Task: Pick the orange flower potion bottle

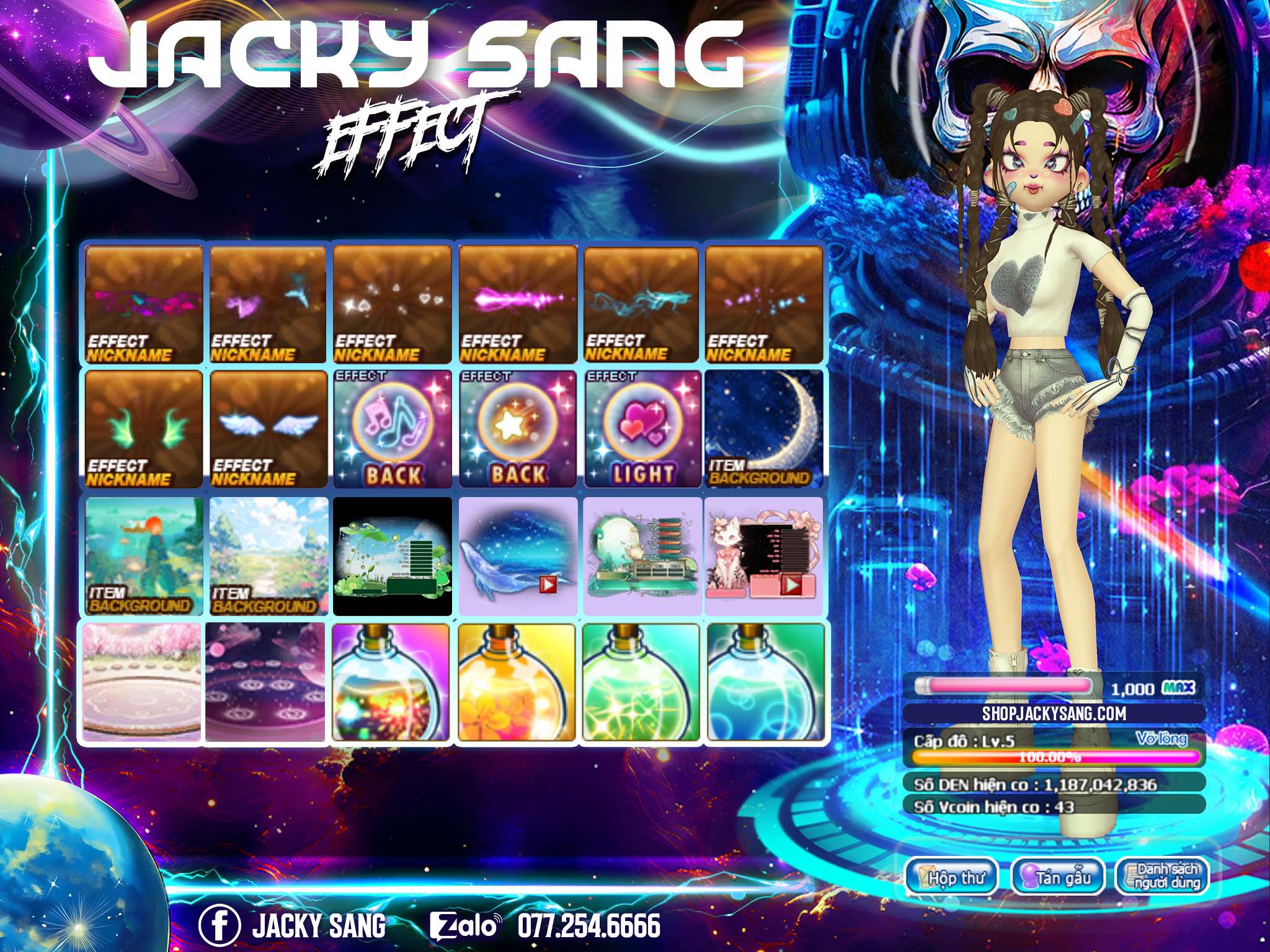Action: (x=518, y=682)
